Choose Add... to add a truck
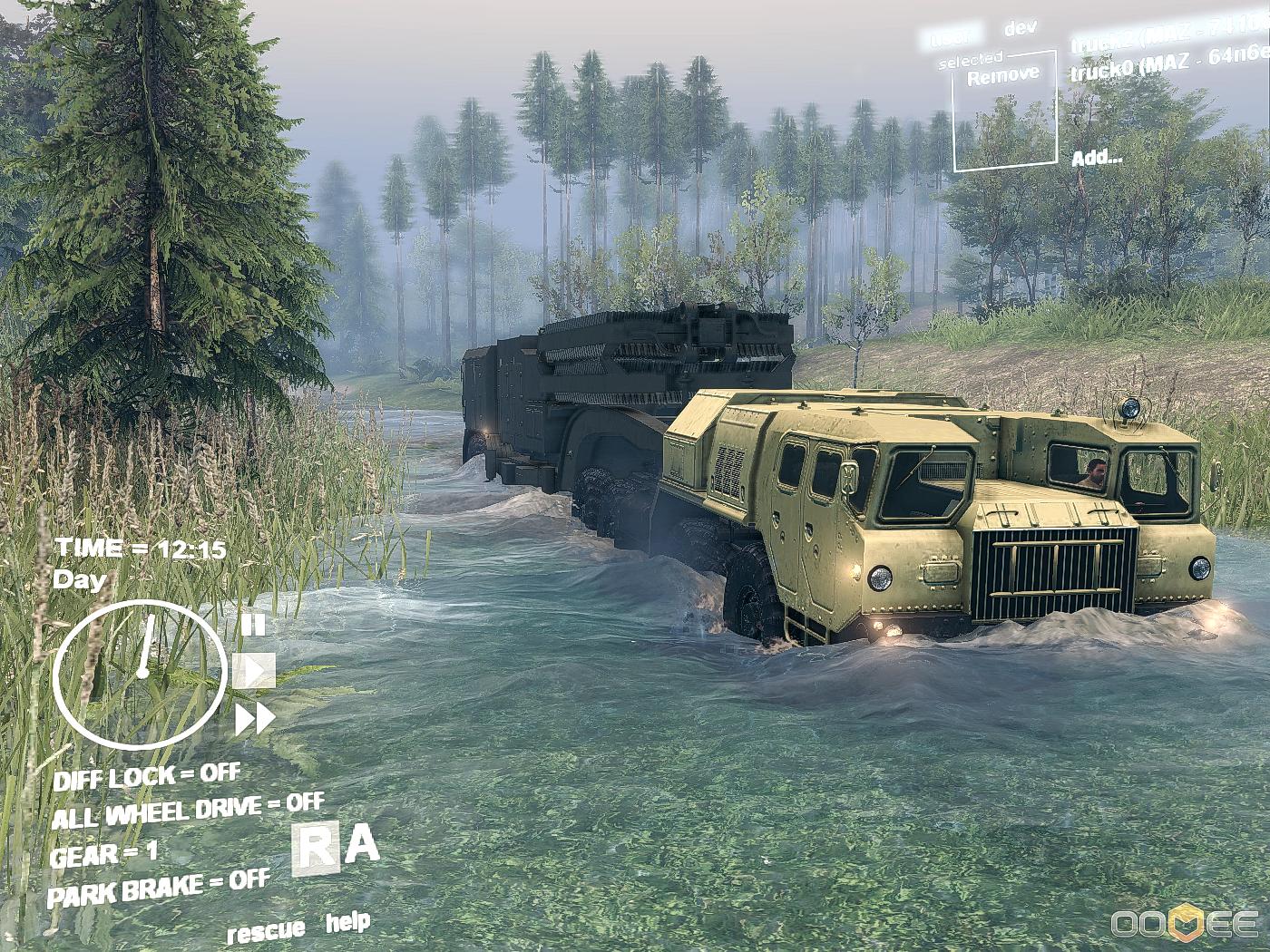This screenshot has width=1270, height=952. pyautogui.click(x=1097, y=158)
